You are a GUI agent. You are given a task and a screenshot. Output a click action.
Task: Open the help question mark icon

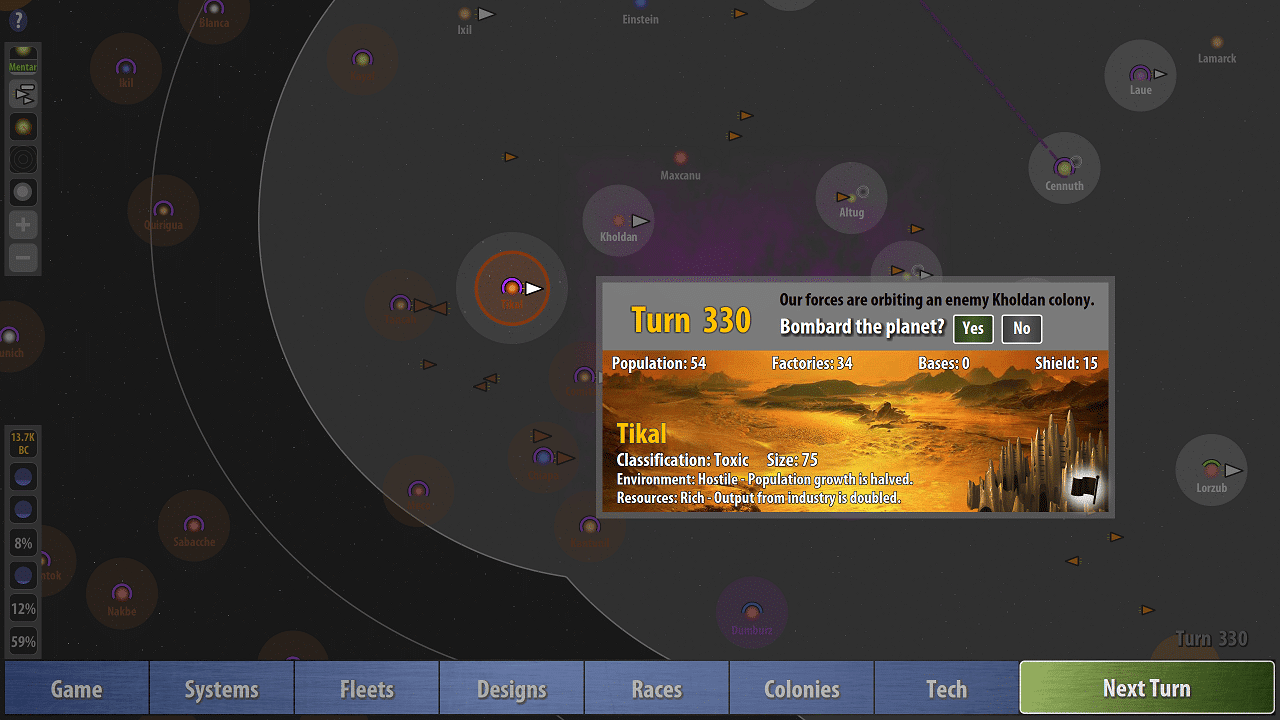(x=18, y=20)
